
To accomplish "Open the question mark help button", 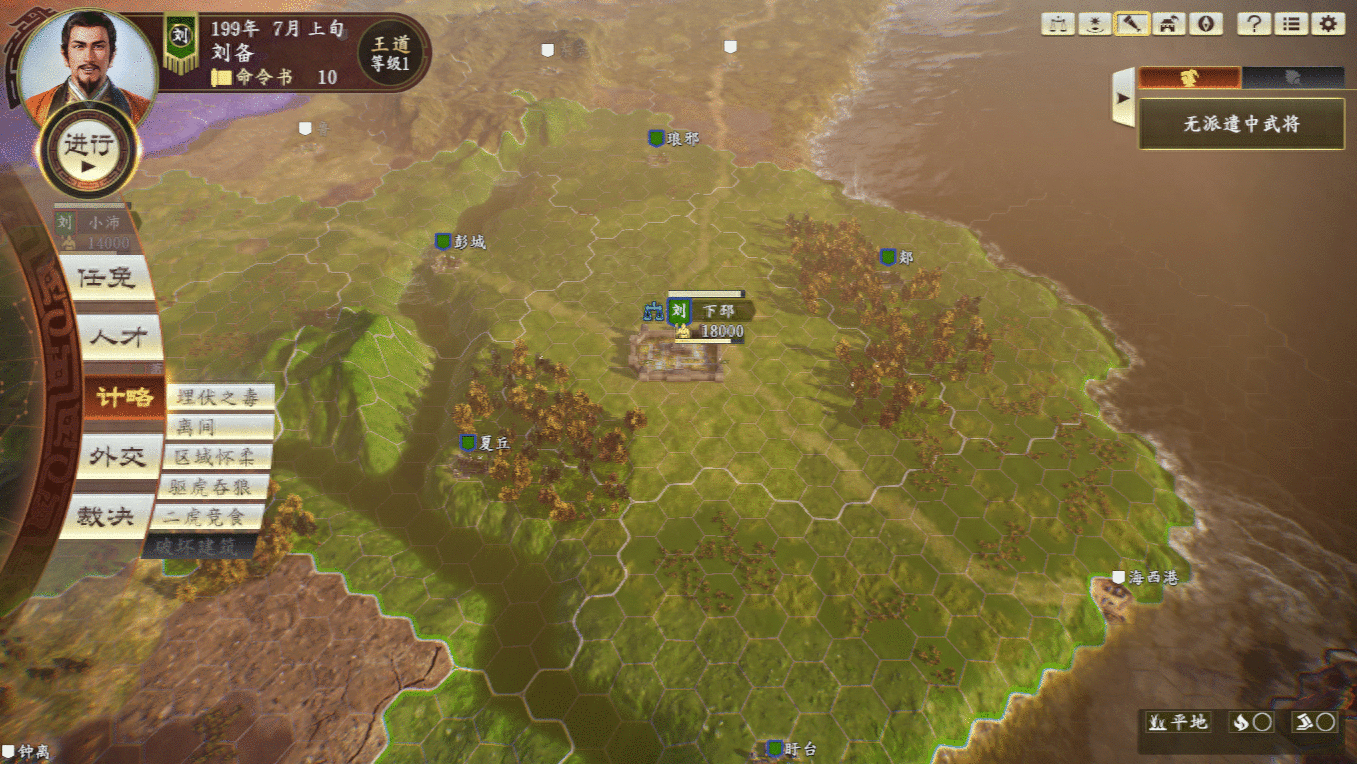I will (x=1254, y=24).
